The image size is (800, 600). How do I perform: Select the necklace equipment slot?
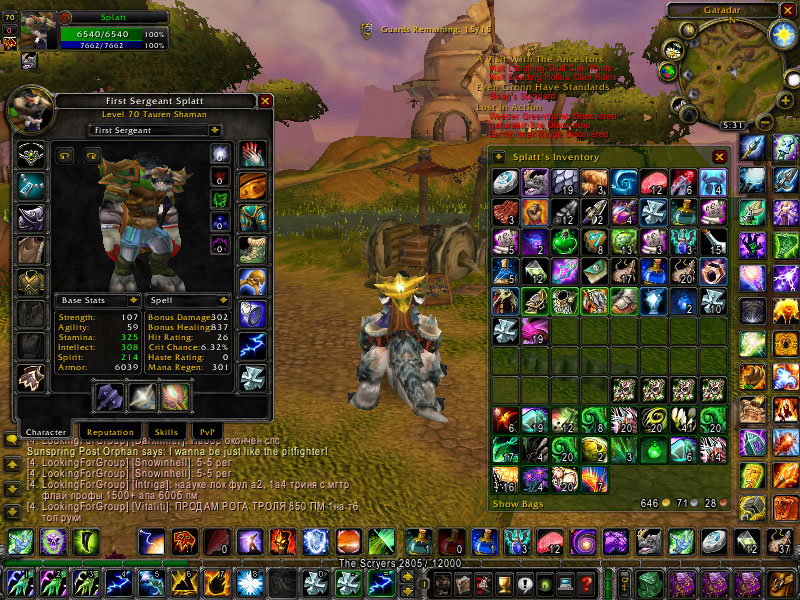click(x=30, y=185)
